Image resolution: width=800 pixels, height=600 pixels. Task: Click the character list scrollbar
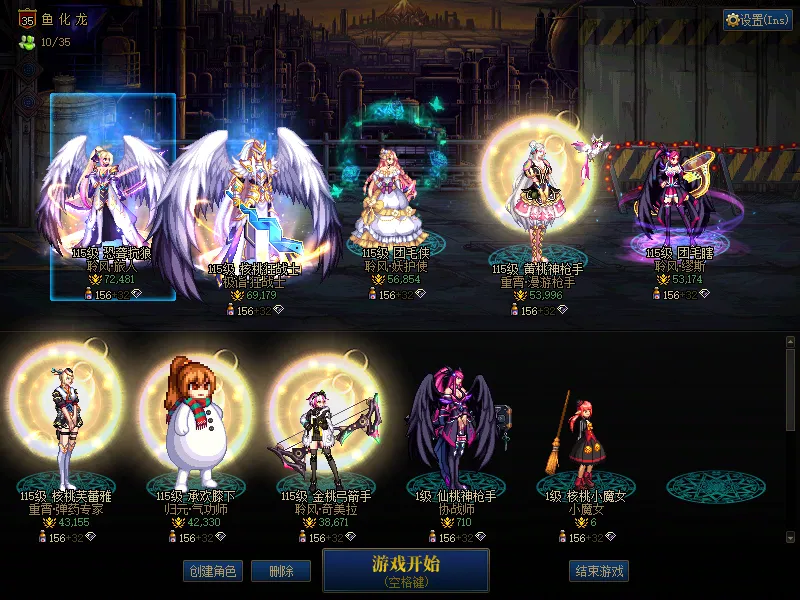790,390
